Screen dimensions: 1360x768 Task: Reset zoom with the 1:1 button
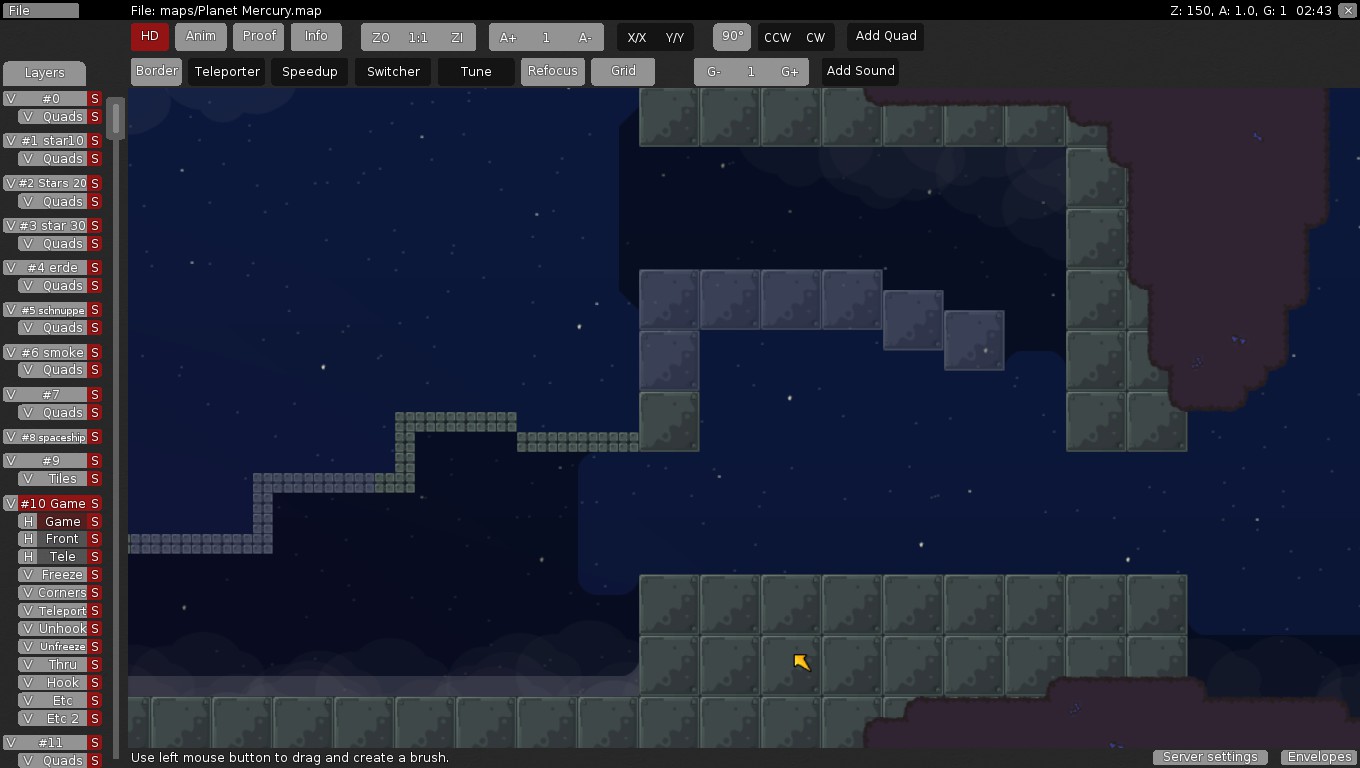point(418,38)
